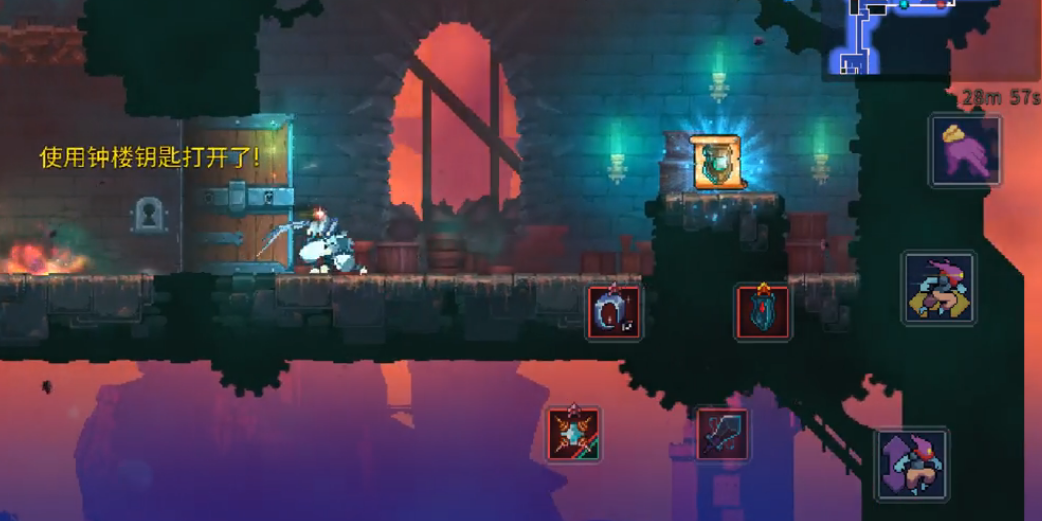Use the curved sickle weapon icon
The height and width of the screenshot is (521, 1042).
614,312
